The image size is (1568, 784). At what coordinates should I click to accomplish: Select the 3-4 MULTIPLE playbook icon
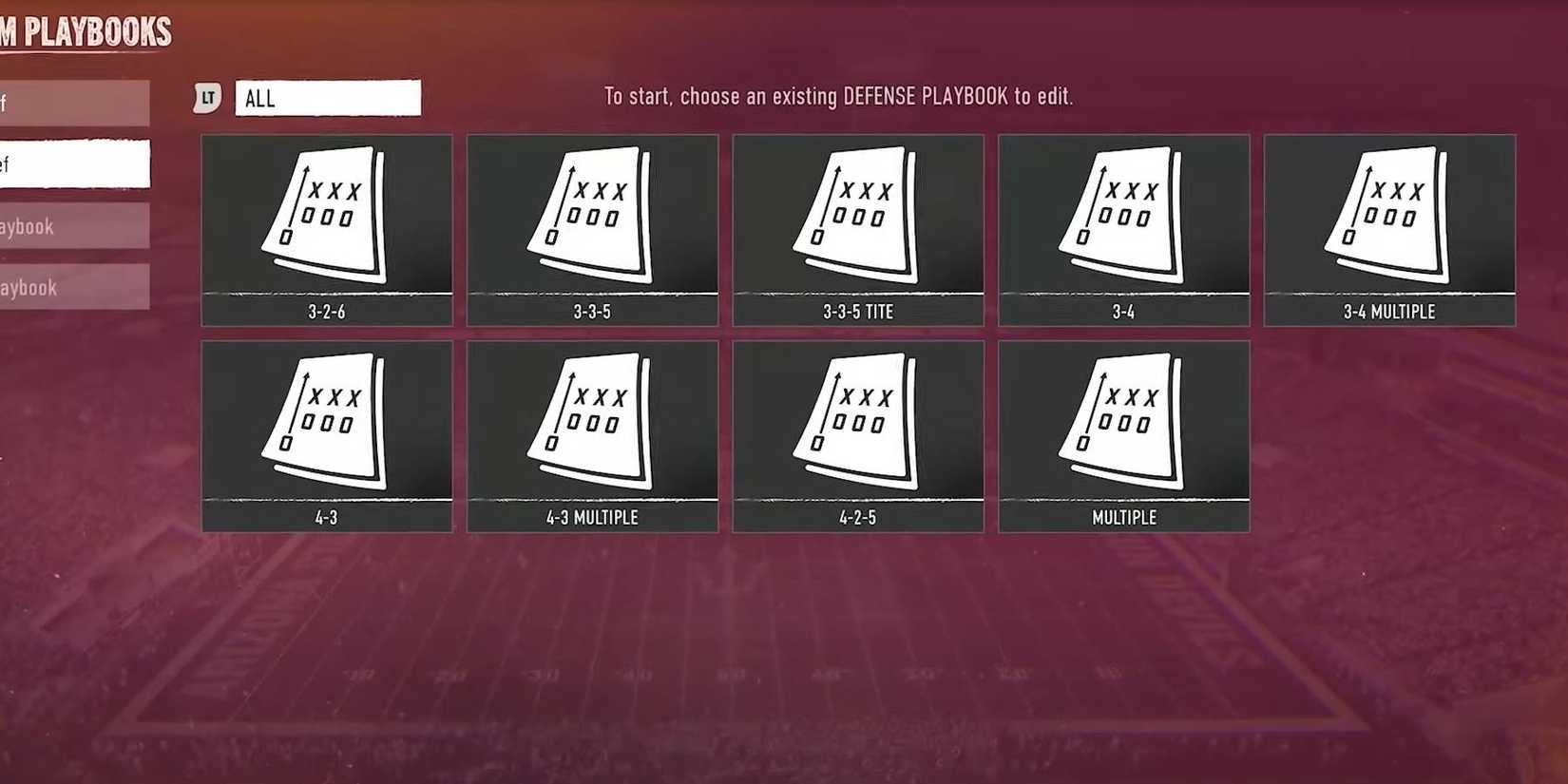[x=1389, y=228]
